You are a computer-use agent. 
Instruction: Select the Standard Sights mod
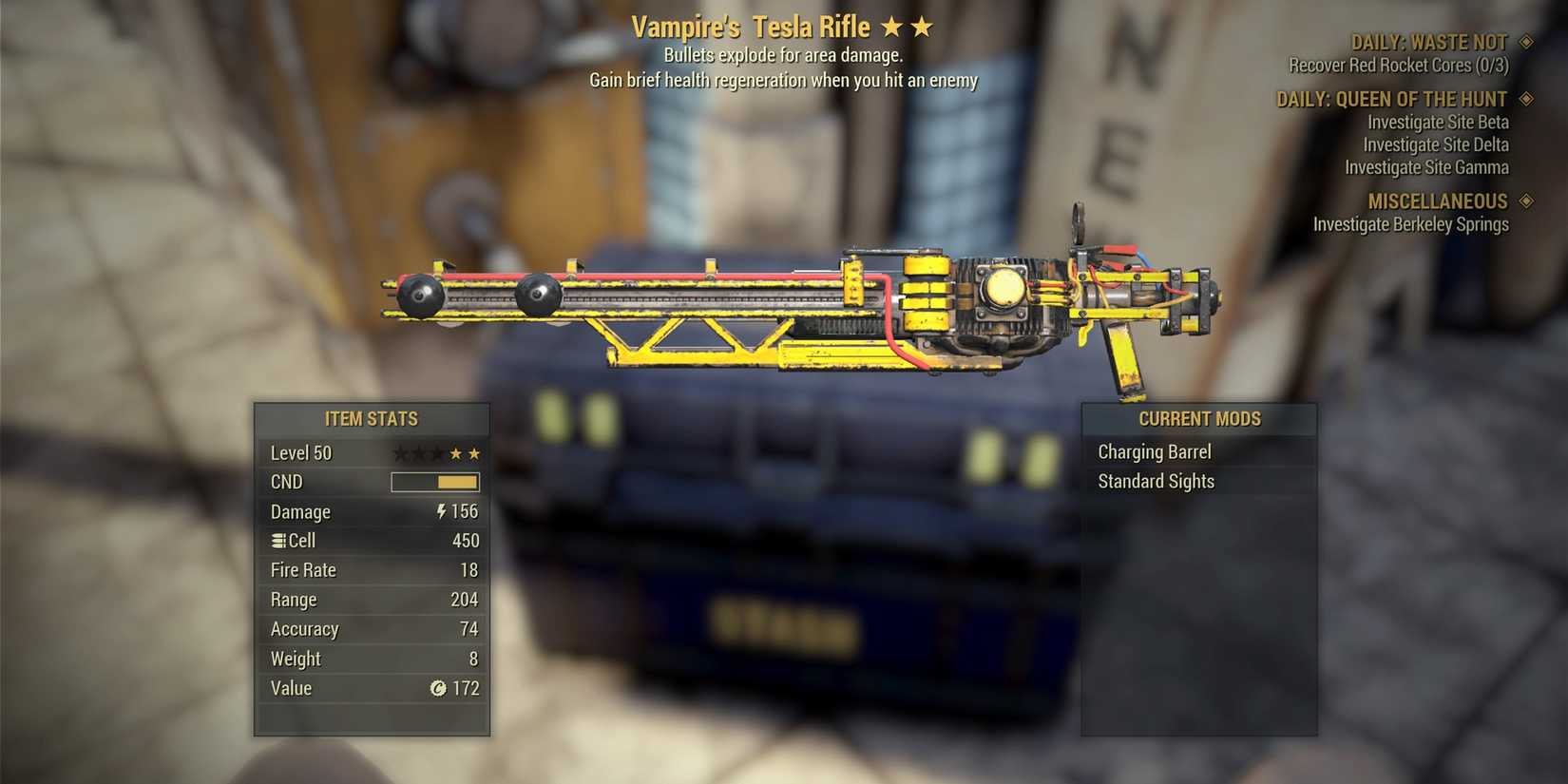(x=1157, y=481)
